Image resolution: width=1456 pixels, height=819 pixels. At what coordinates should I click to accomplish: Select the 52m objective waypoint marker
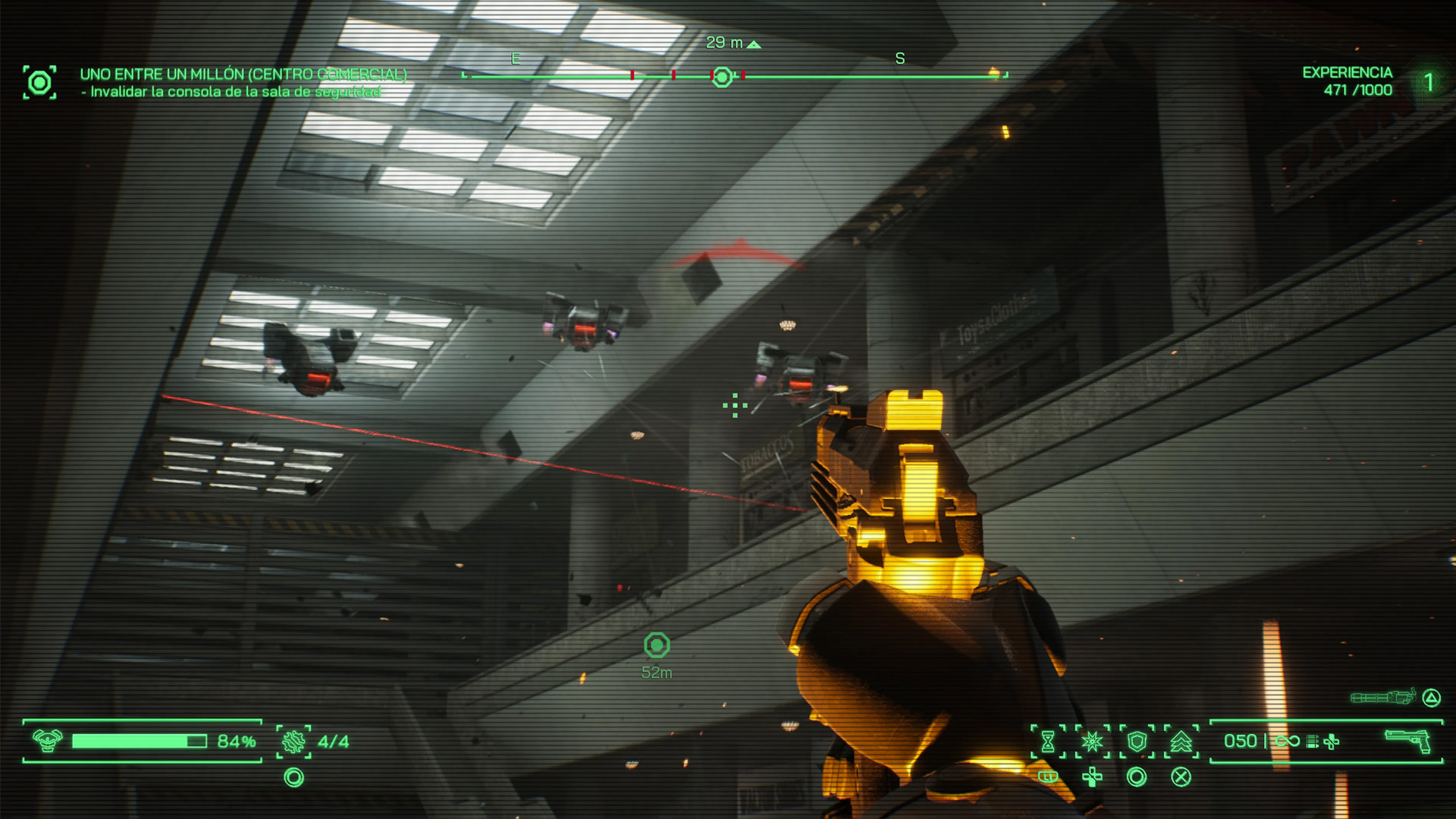(657, 645)
